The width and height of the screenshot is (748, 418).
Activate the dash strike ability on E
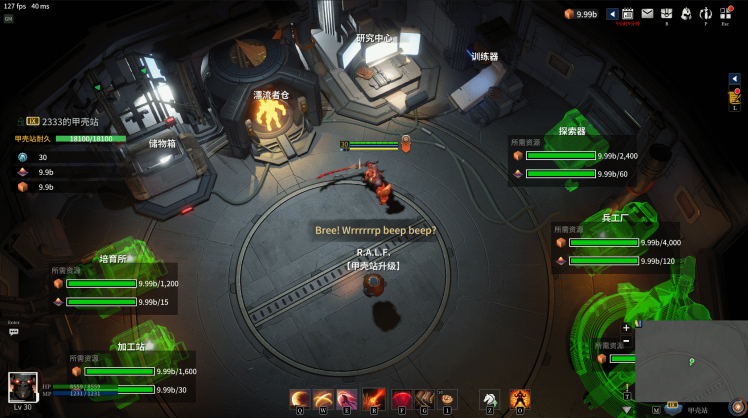tap(346, 398)
